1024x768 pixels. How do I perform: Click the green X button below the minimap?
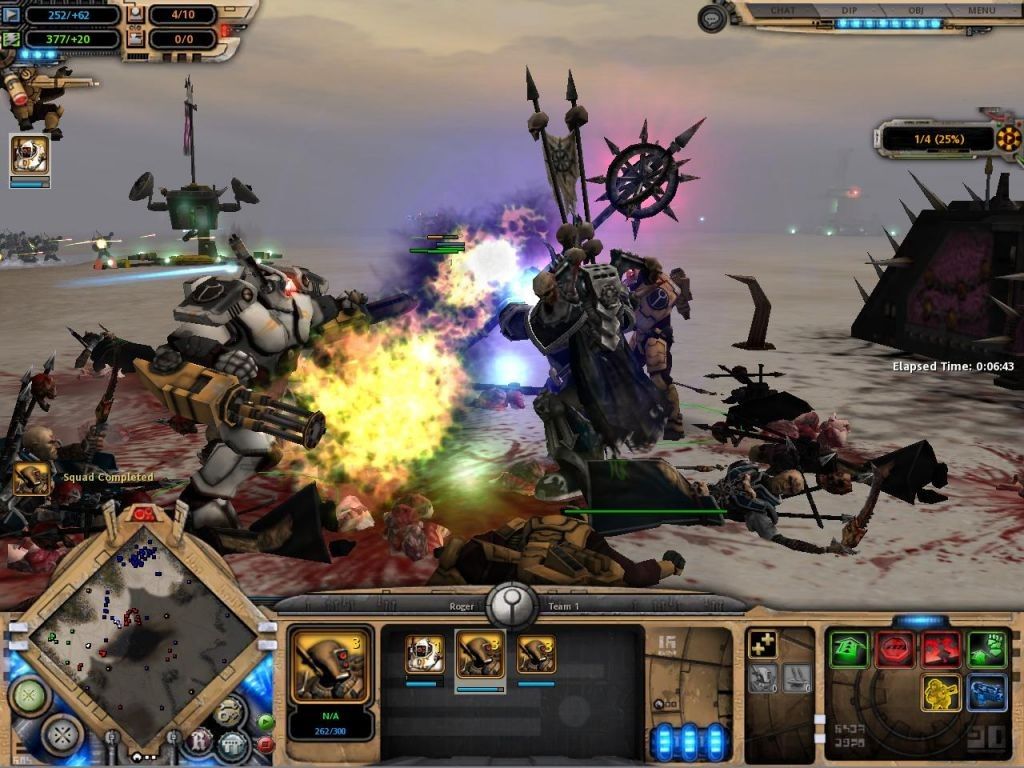click(30, 696)
